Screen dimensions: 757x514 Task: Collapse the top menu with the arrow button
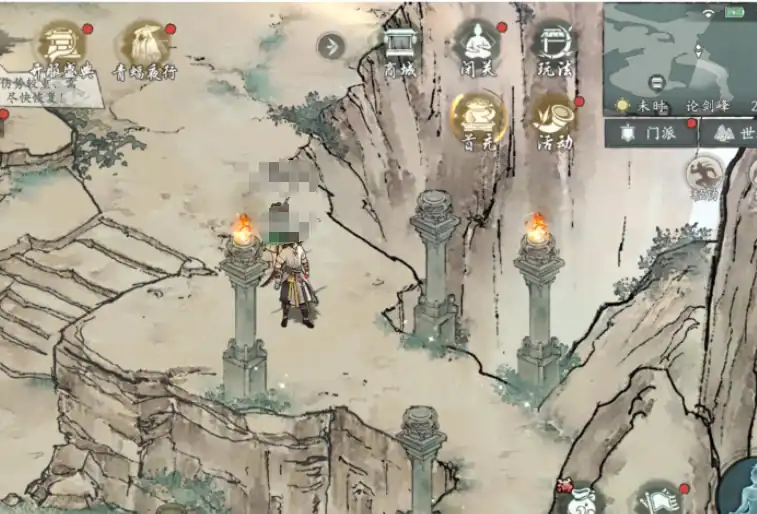[330, 46]
